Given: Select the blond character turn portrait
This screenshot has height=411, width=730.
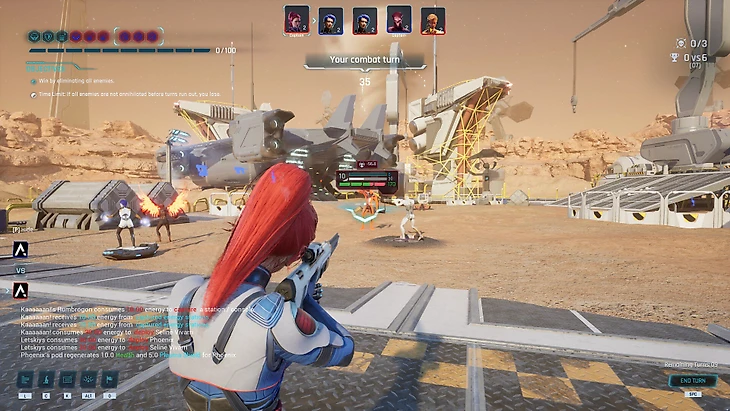Looking at the screenshot, I should pos(432,20).
